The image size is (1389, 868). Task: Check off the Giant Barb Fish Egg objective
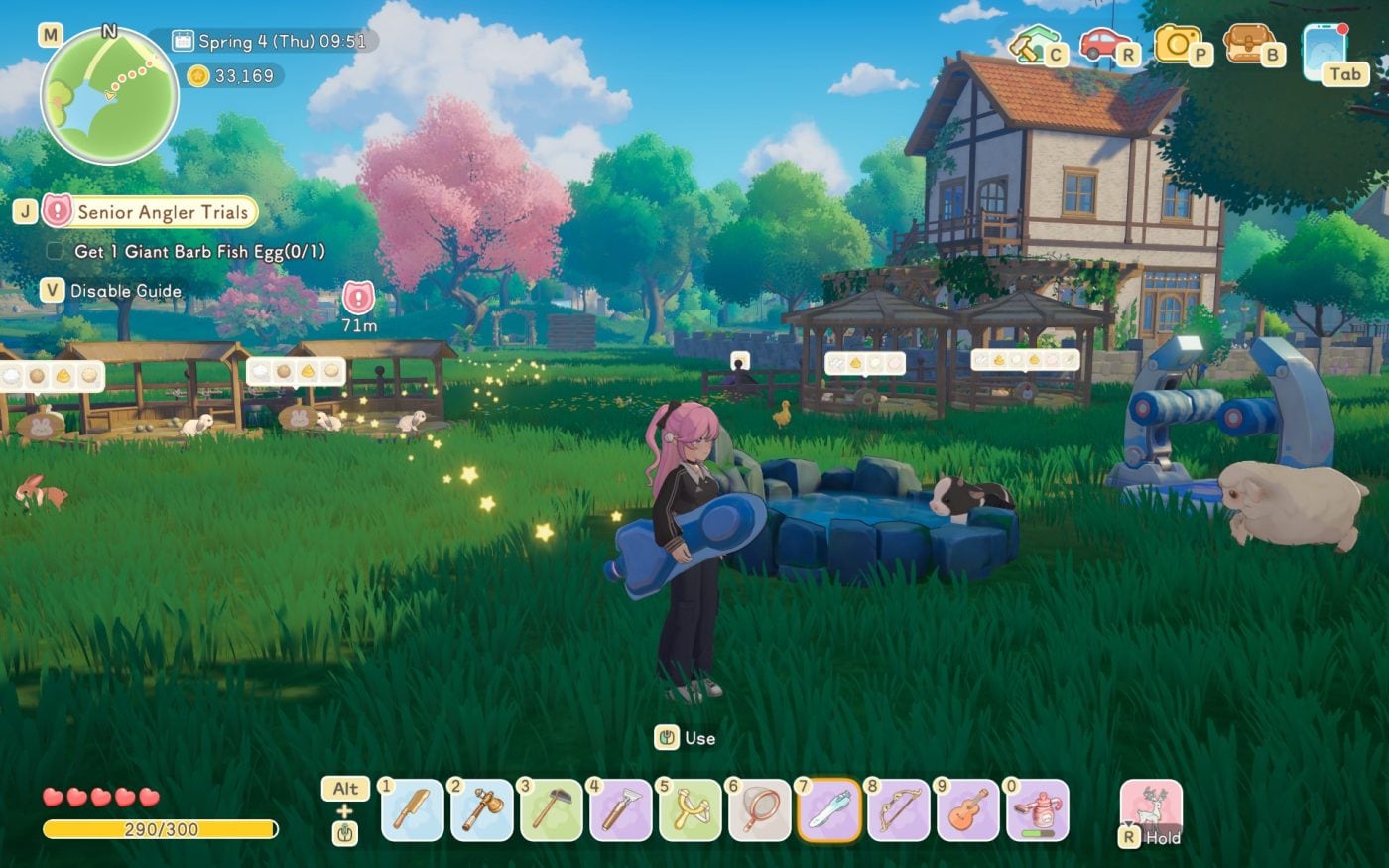coord(55,252)
